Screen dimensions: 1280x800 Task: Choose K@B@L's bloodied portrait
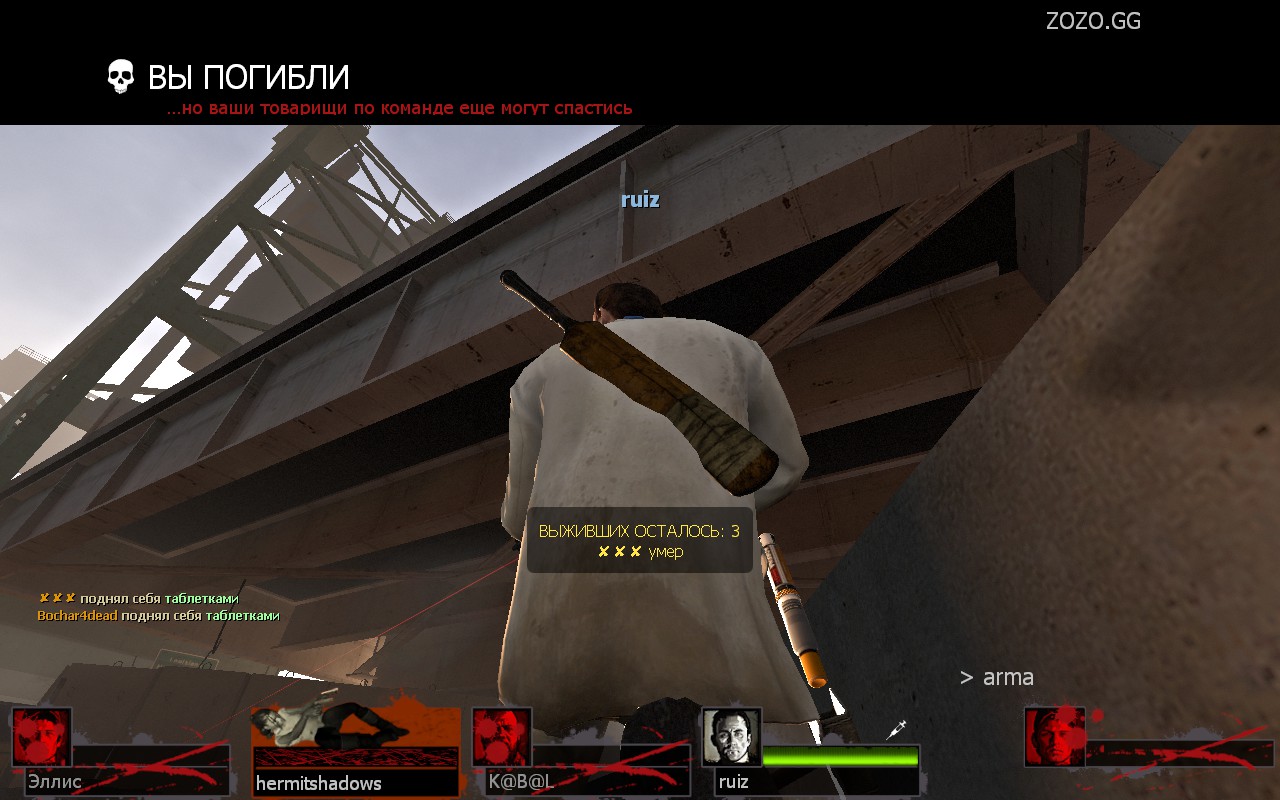(x=501, y=737)
